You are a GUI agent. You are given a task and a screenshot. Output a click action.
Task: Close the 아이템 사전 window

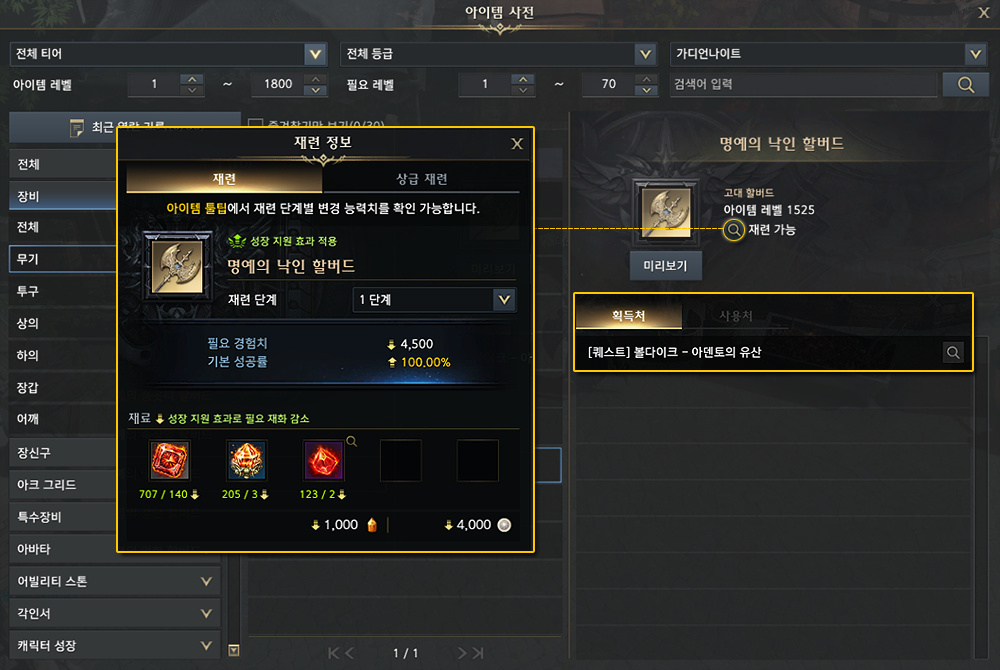(x=982, y=13)
